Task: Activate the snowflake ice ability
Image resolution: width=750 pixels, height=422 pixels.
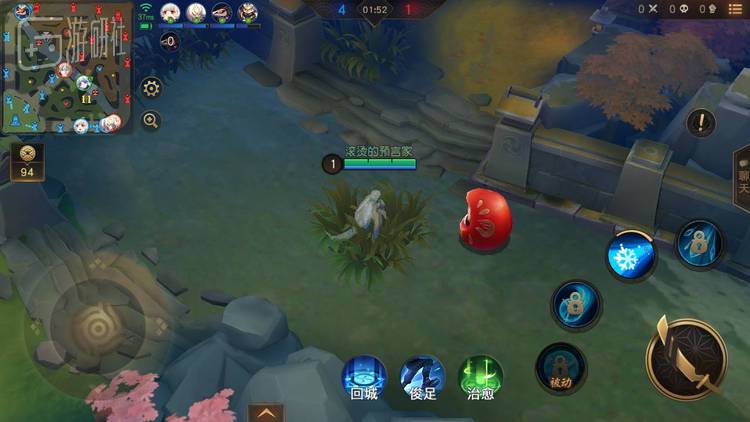Action: [x=631, y=256]
